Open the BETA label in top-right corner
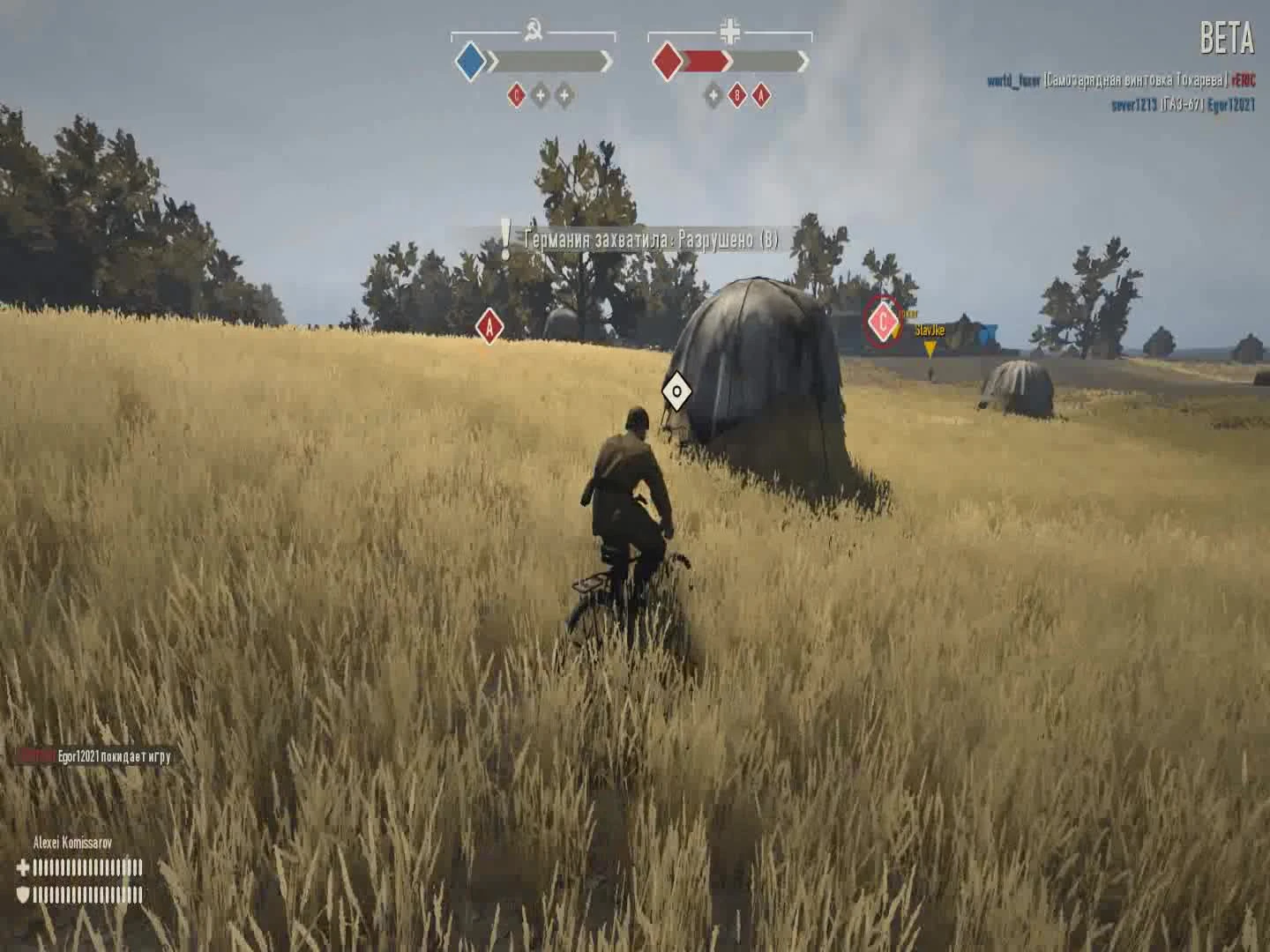 pyautogui.click(x=1228, y=38)
